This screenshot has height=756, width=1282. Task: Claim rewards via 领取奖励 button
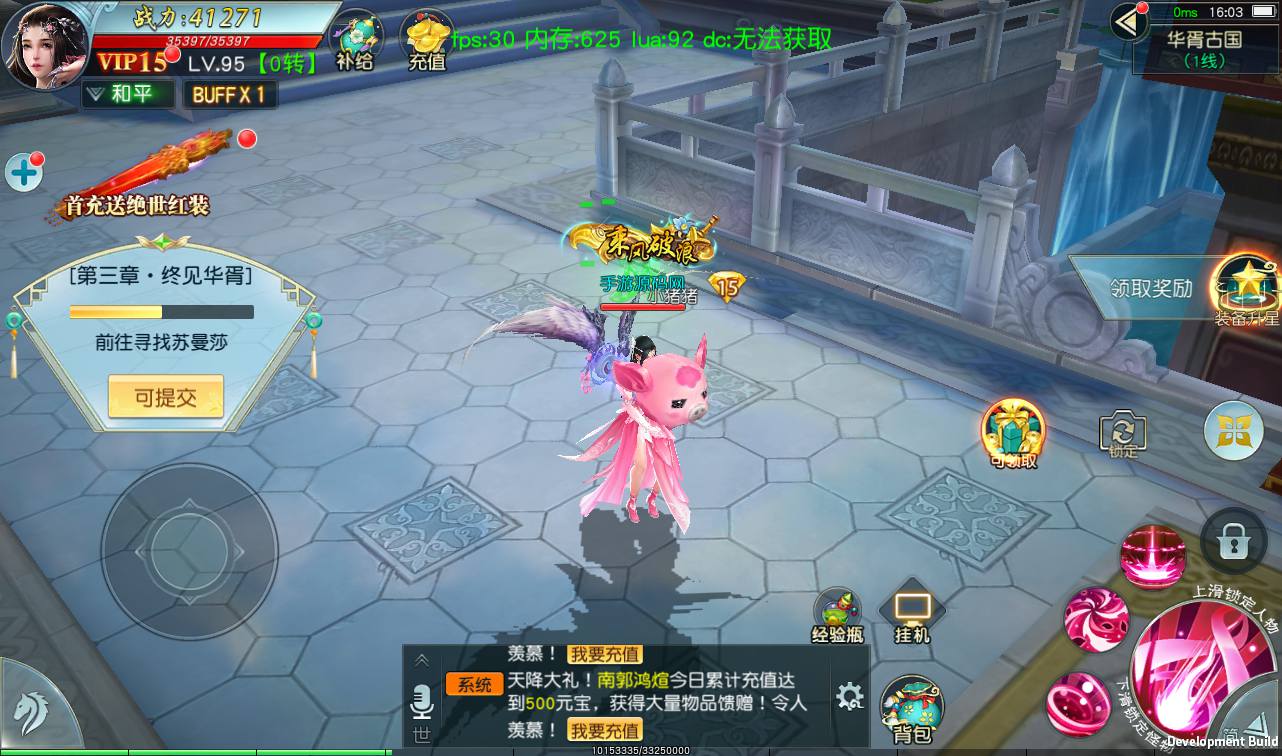1151,288
